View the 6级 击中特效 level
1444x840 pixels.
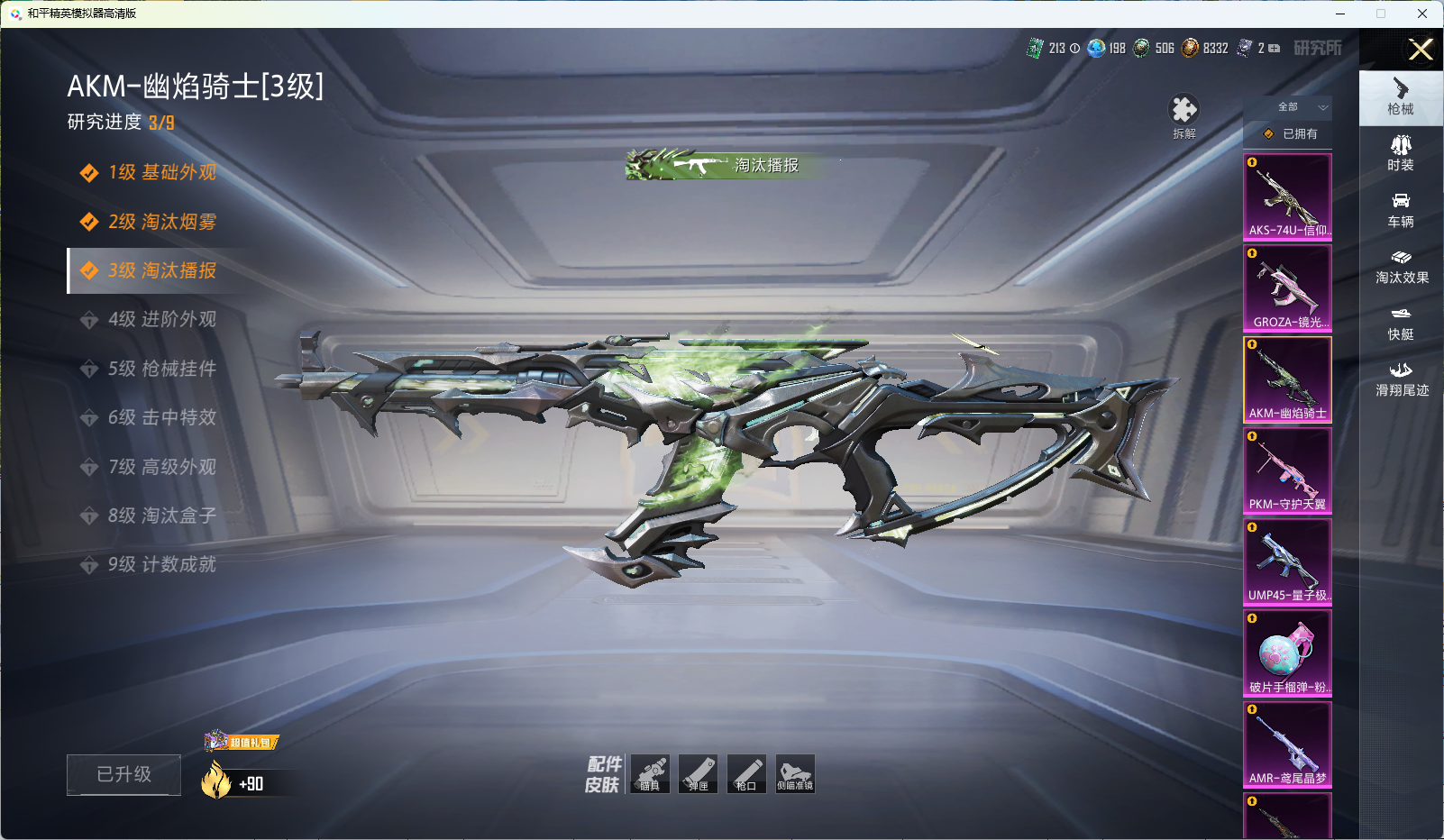click(161, 417)
